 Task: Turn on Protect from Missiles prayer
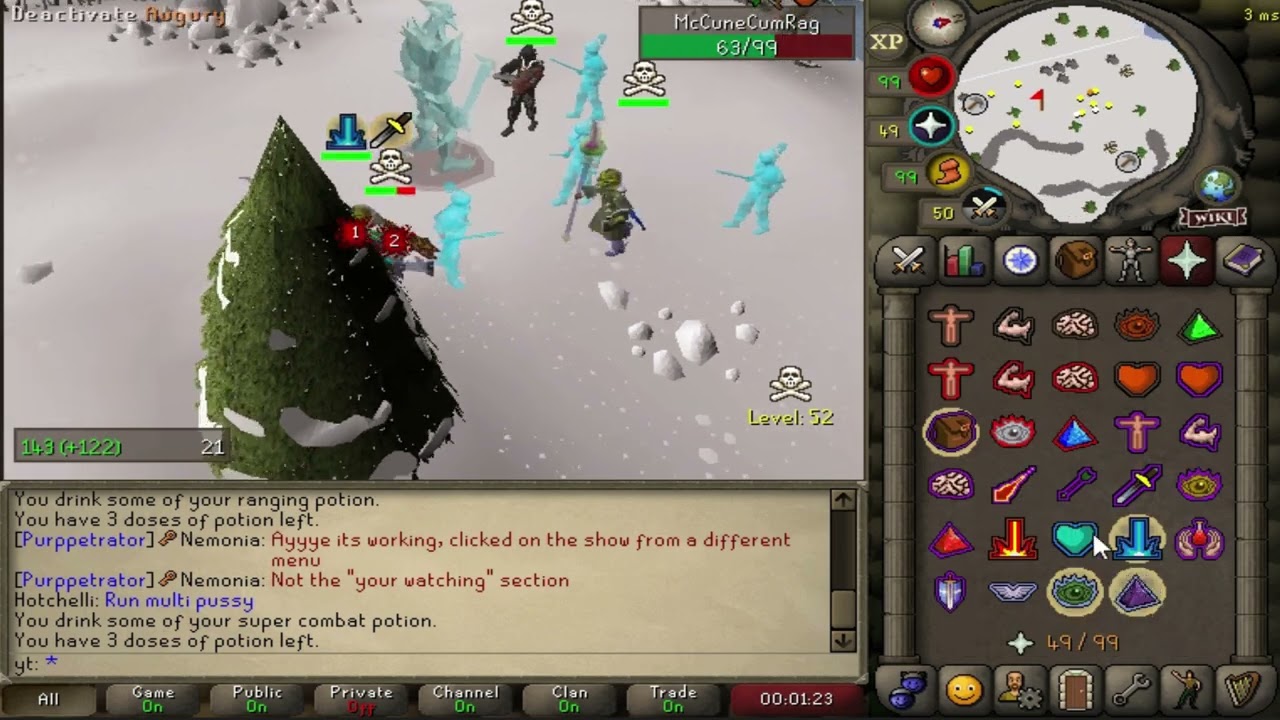(1075, 487)
